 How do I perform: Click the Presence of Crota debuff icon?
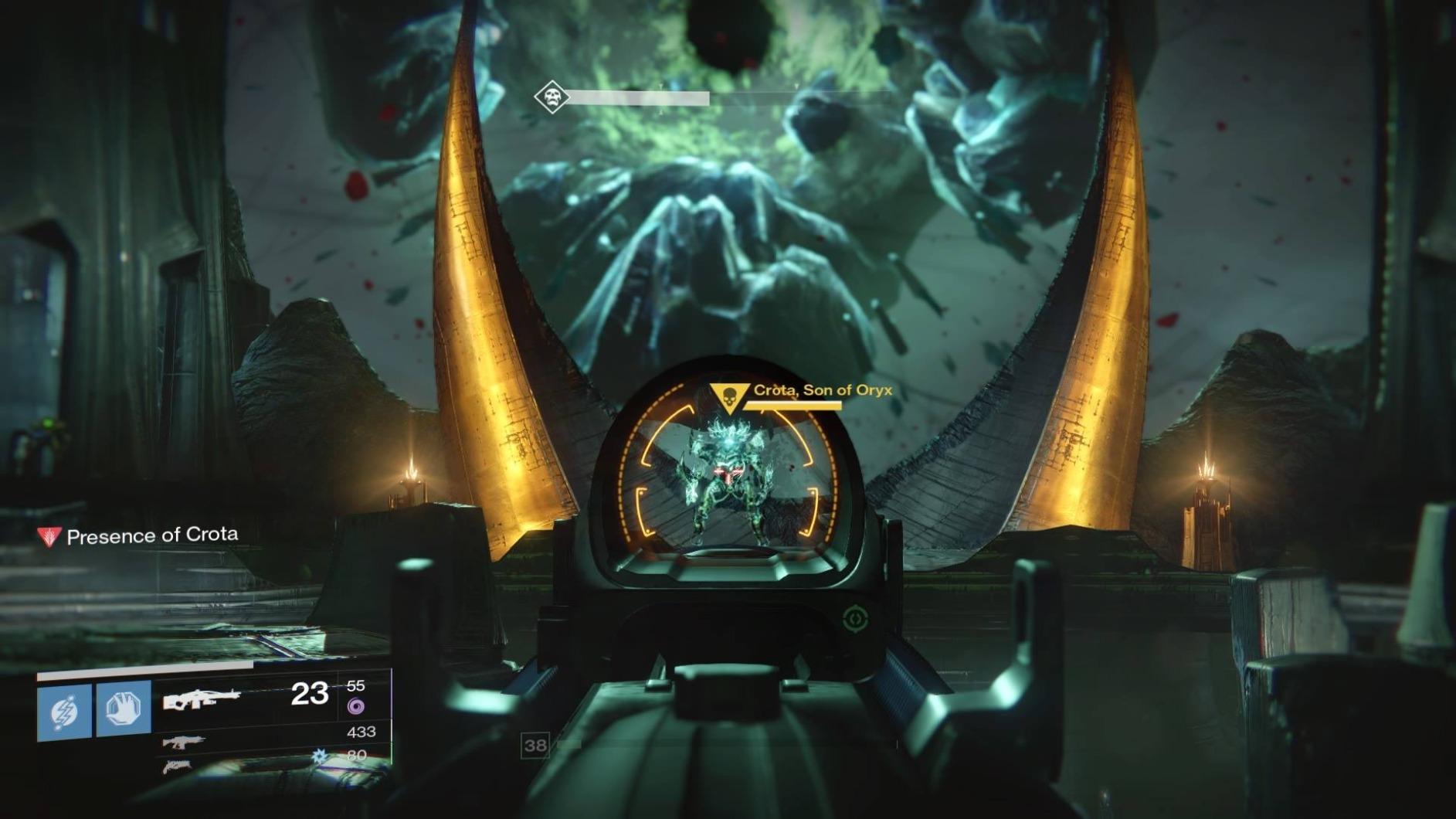click(49, 537)
